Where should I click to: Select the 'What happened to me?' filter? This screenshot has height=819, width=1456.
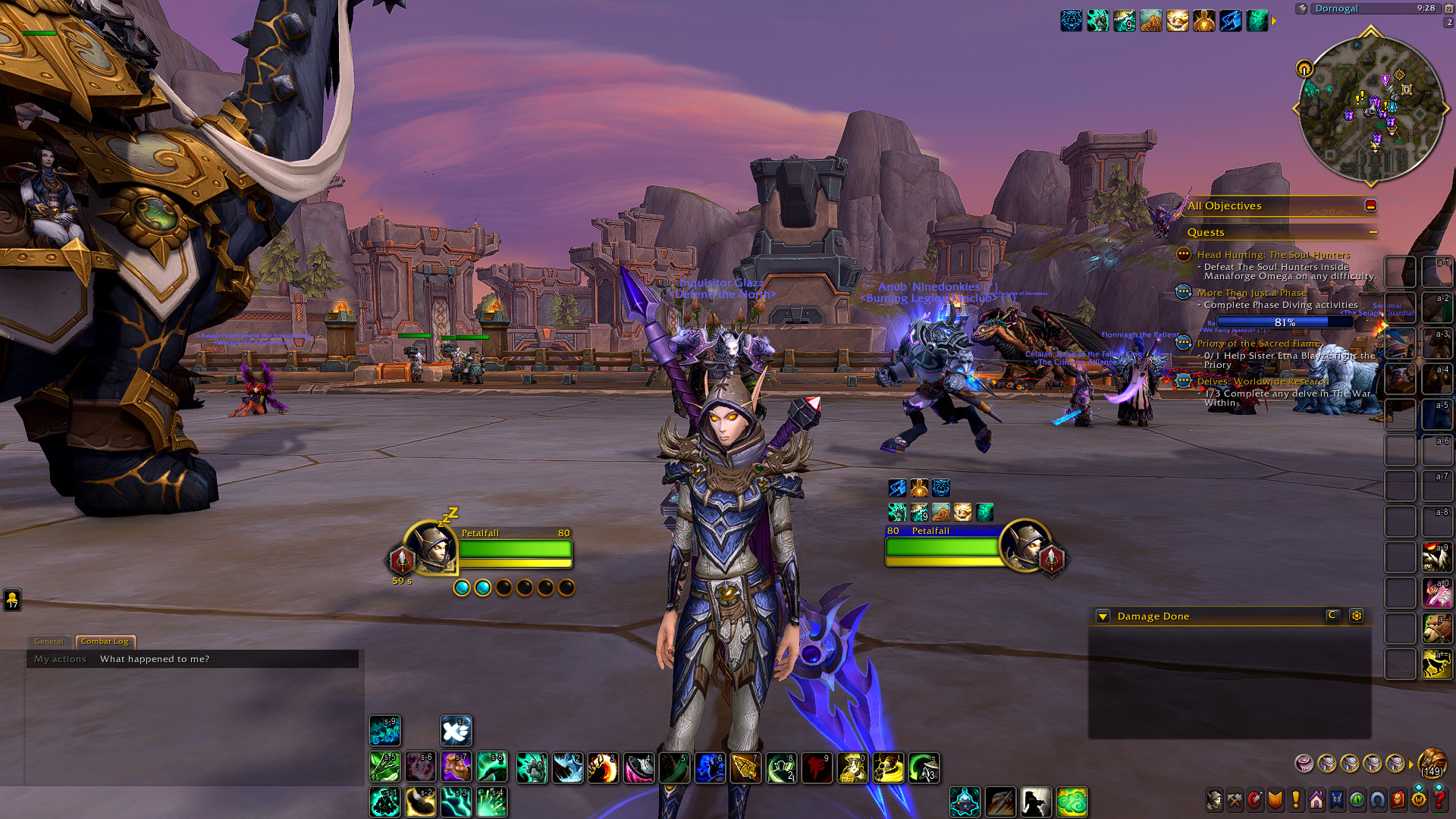tap(155, 659)
